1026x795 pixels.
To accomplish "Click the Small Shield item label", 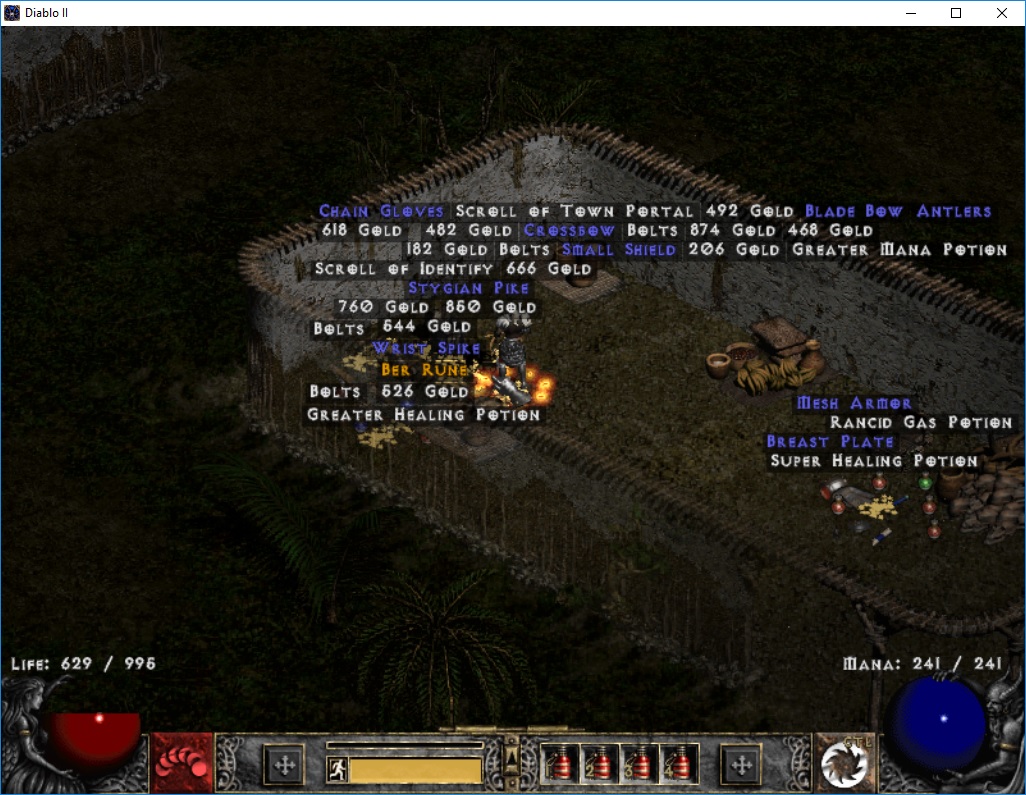I will pyautogui.click(x=618, y=249).
